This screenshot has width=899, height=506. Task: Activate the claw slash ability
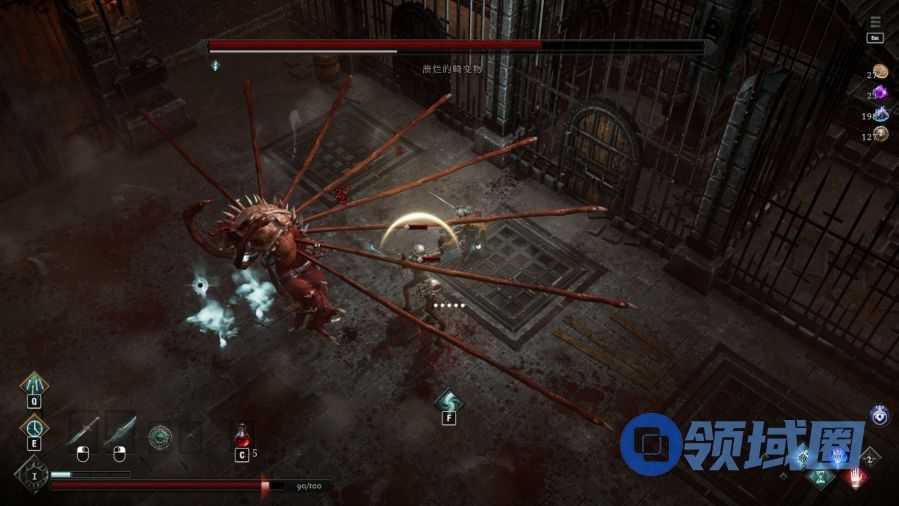[x=34, y=384]
